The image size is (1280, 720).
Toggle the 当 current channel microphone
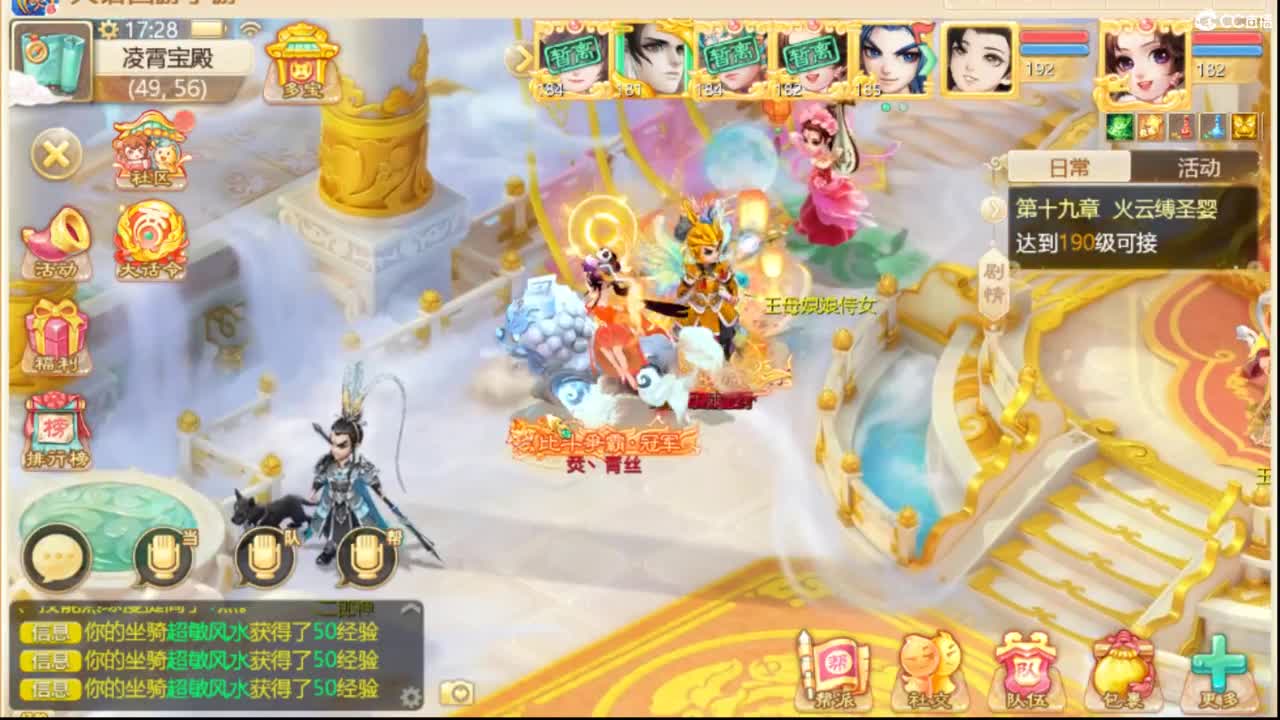162,557
